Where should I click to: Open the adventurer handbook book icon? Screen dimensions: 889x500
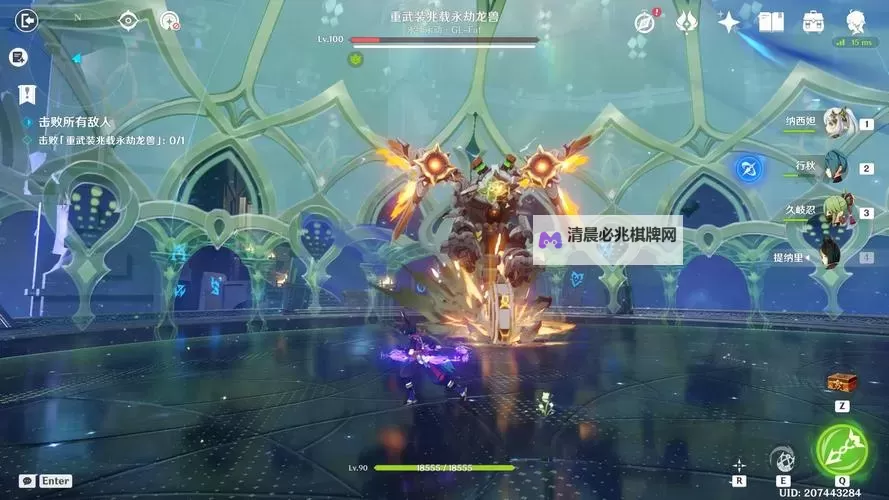point(771,21)
